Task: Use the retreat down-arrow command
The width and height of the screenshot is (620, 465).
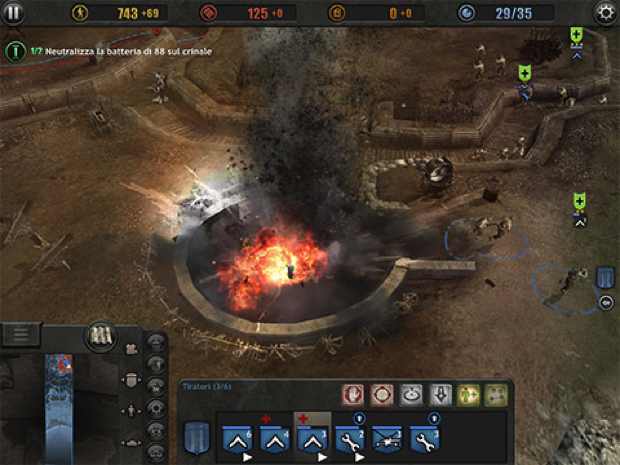Action: tap(439, 395)
